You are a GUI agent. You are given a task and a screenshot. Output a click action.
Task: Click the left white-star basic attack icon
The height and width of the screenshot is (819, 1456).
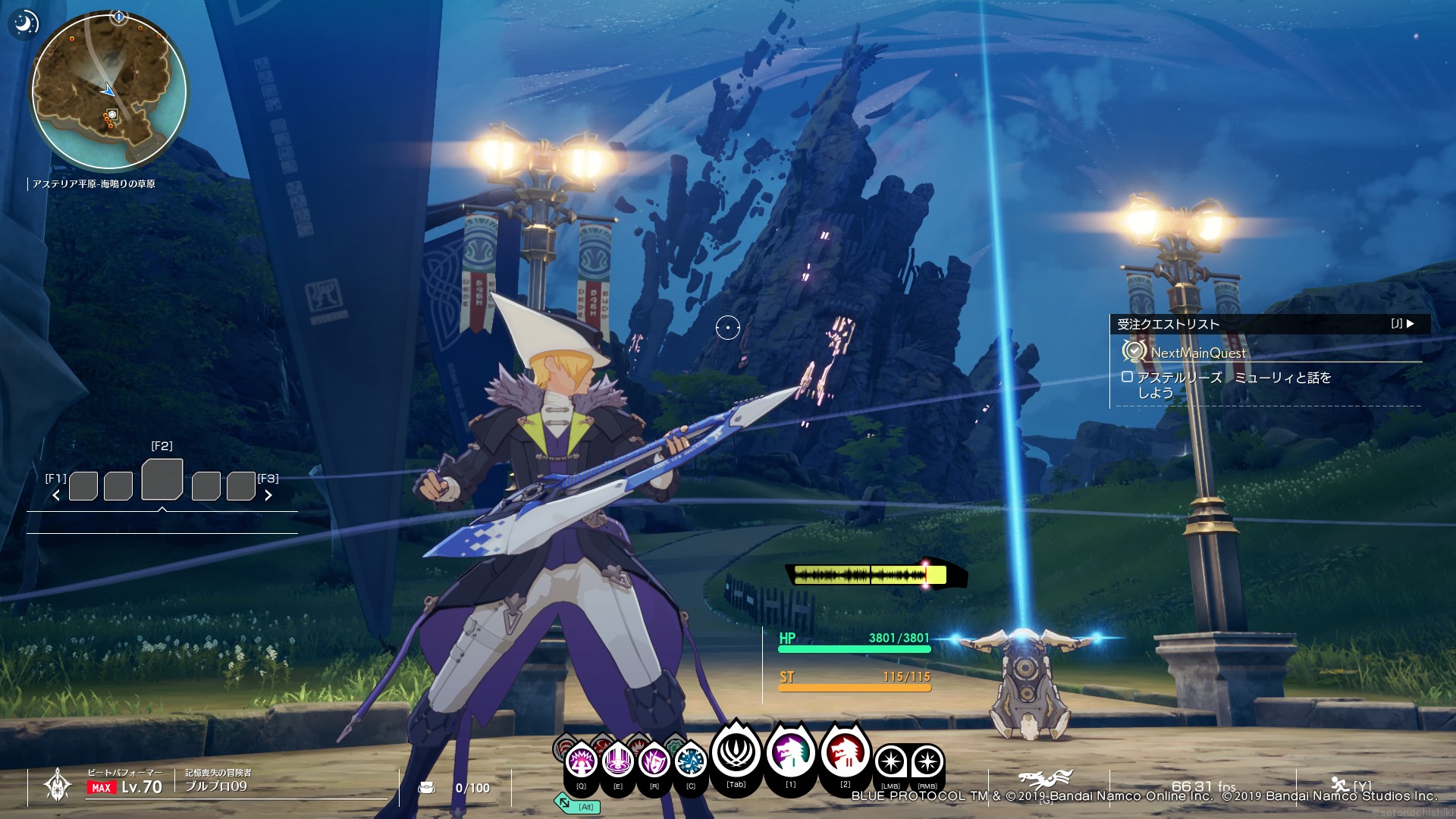[891, 761]
